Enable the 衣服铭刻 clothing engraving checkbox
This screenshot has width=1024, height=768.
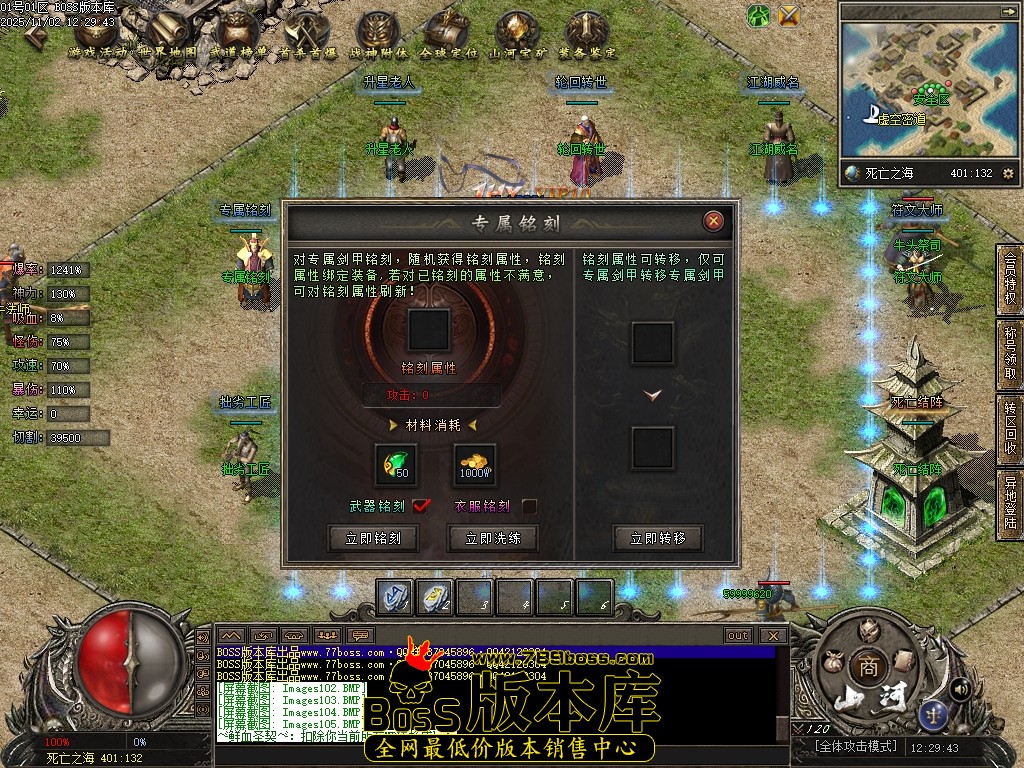coord(529,506)
